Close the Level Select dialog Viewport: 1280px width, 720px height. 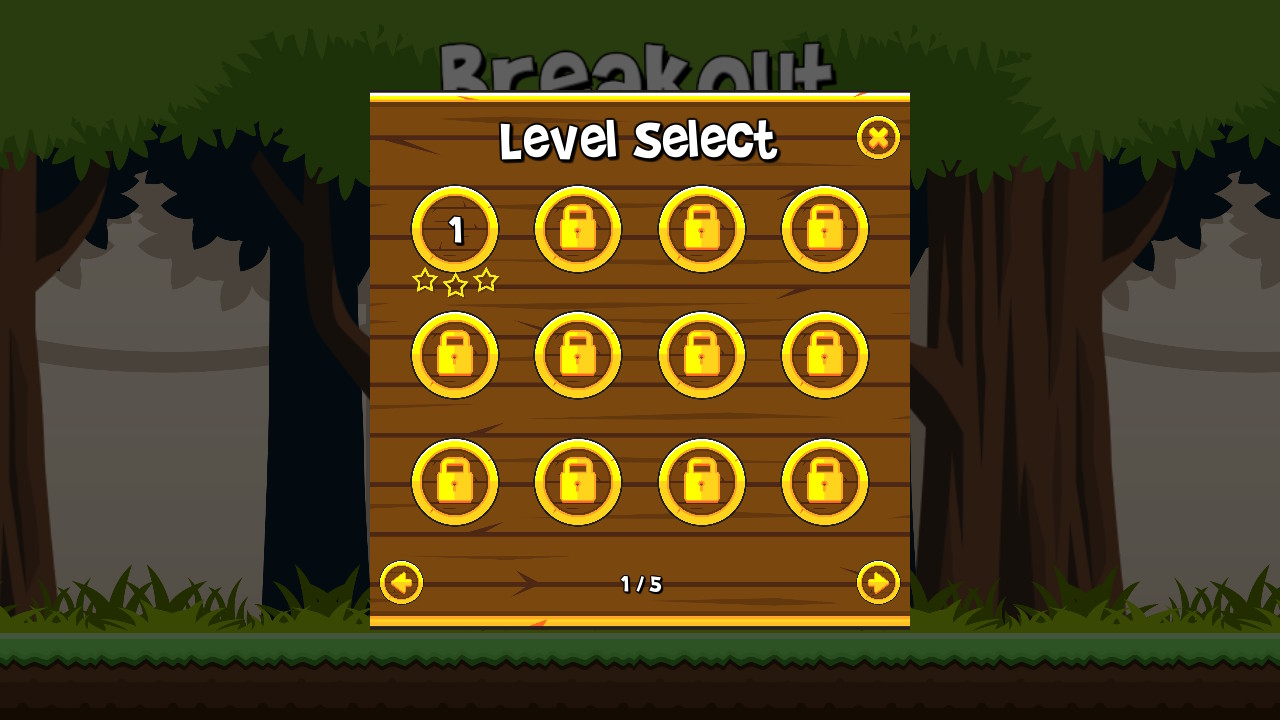(x=878, y=138)
